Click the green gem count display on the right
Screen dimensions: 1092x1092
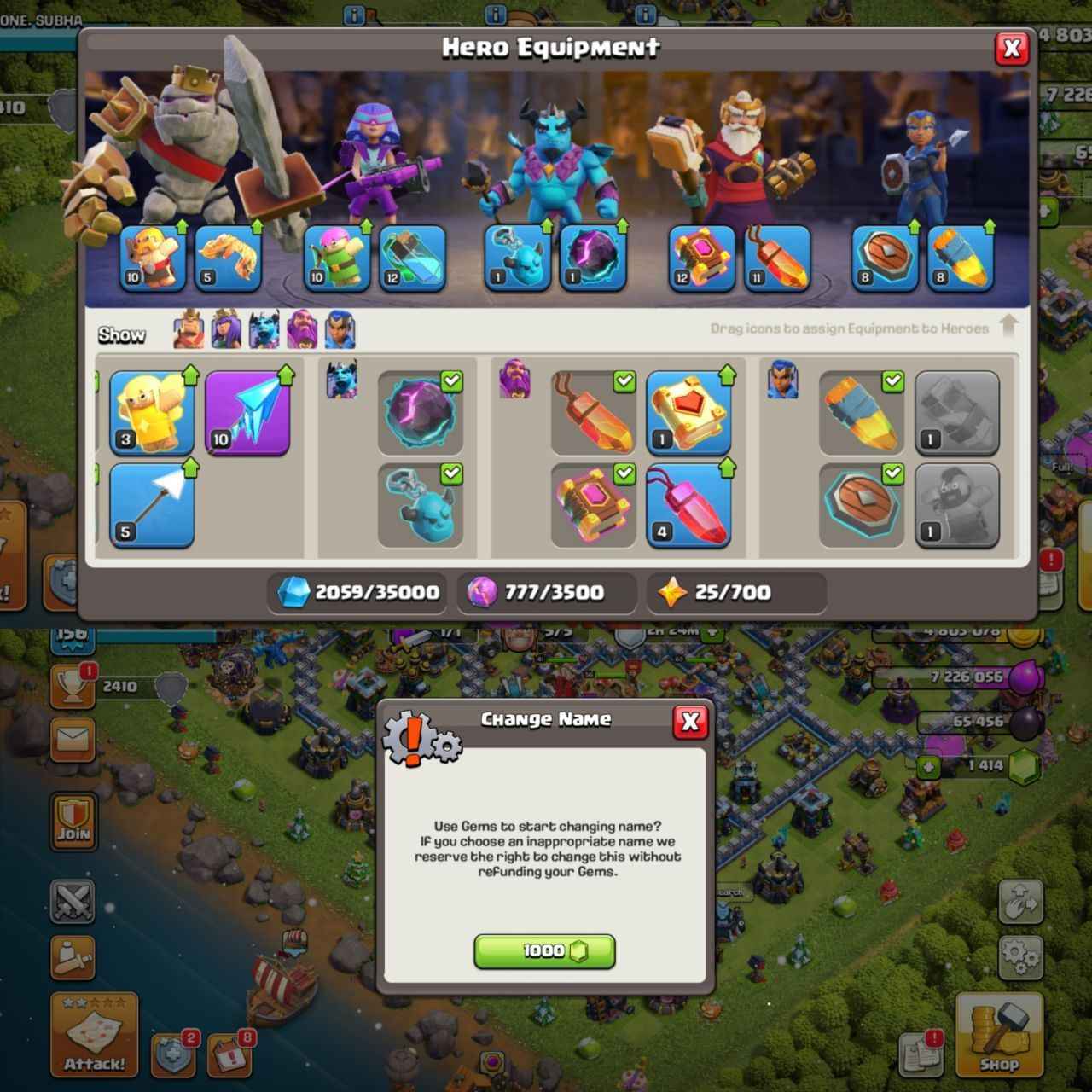[981, 765]
